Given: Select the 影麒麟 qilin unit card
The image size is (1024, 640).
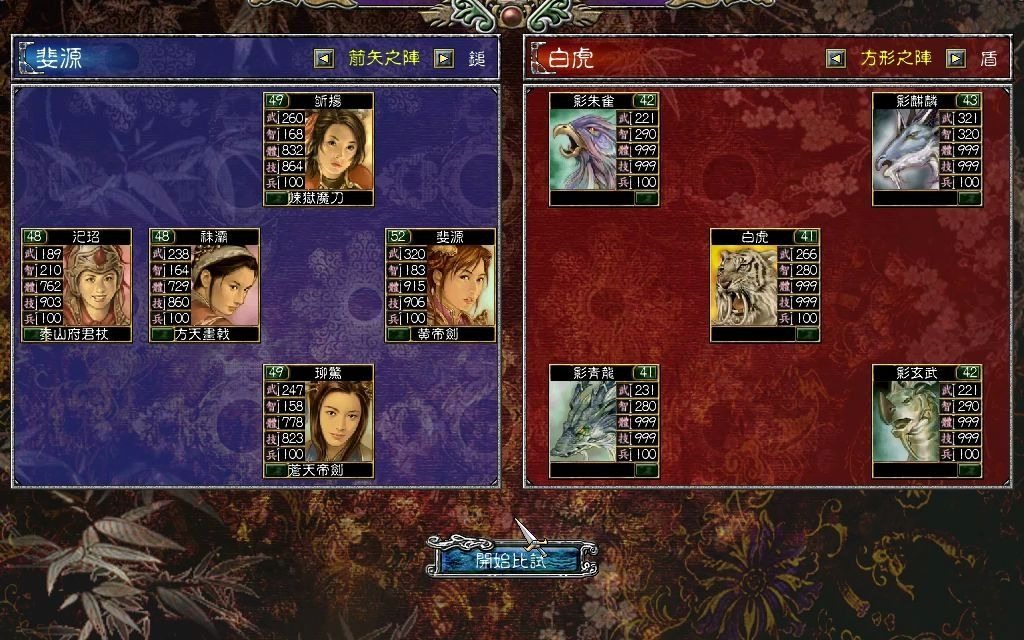Looking at the screenshot, I should [x=927, y=149].
